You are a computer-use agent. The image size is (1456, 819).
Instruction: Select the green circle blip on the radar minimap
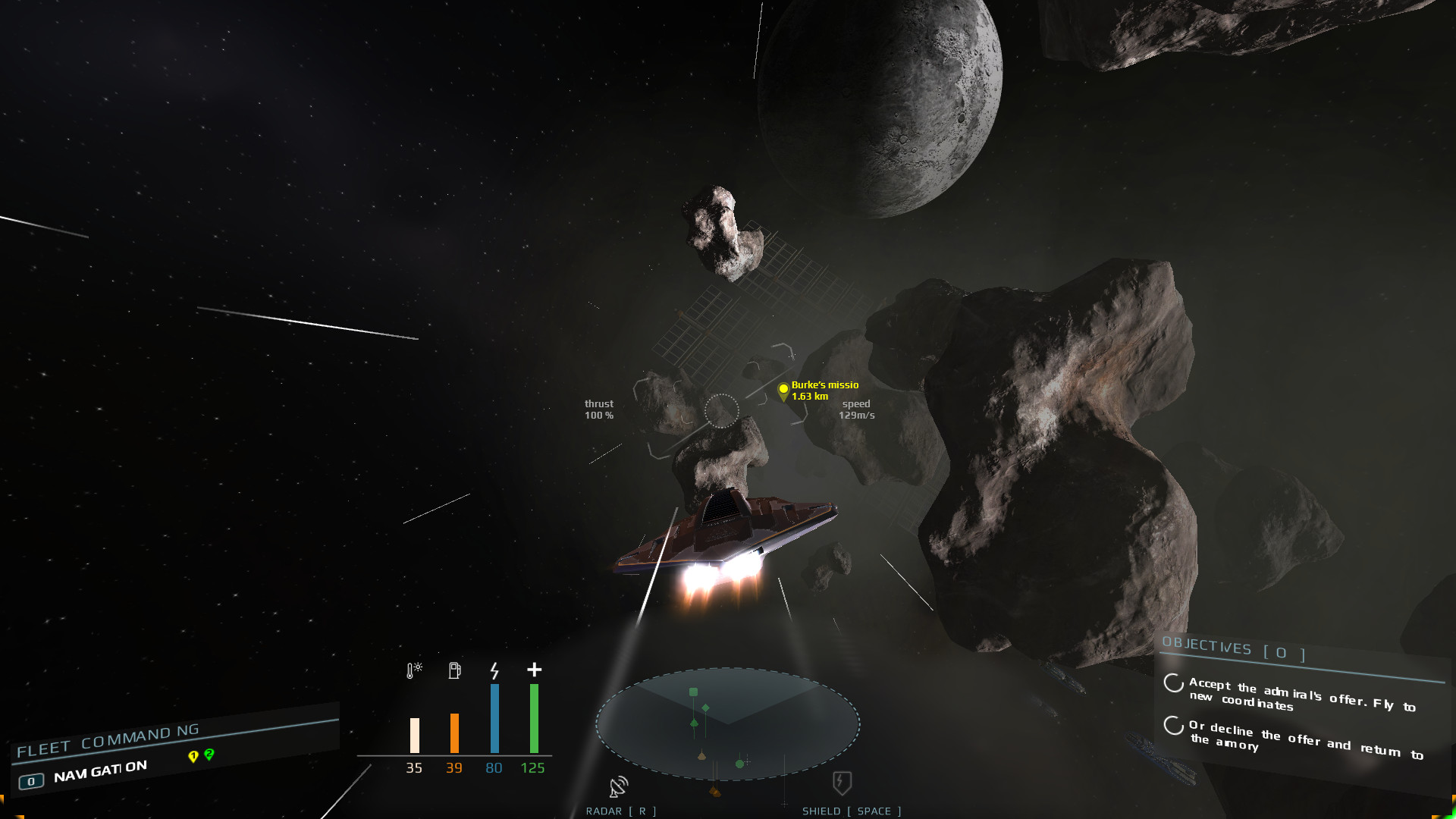[x=739, y=762]
